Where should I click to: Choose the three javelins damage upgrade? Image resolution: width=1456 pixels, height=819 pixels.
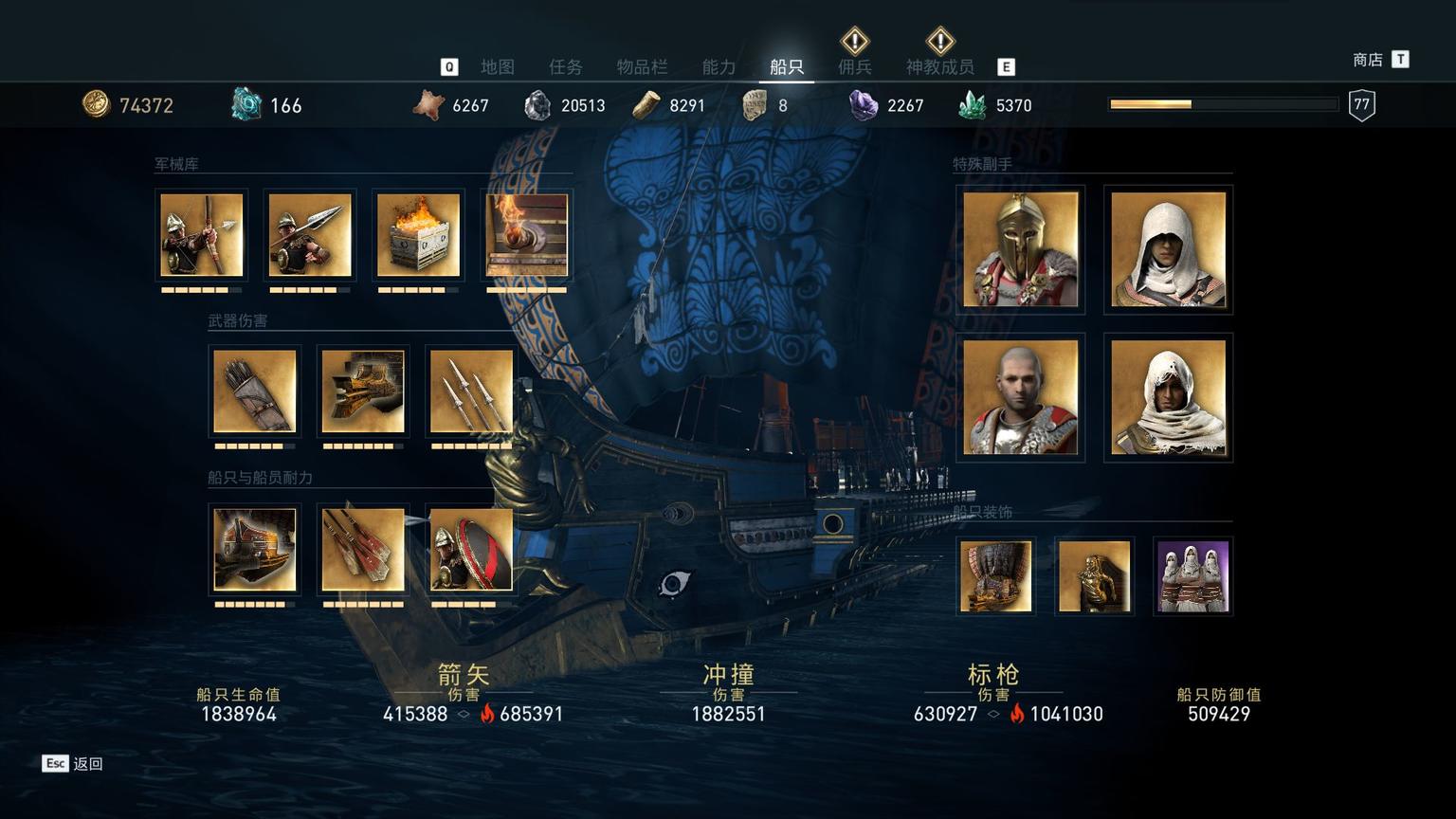click(471, 391)
